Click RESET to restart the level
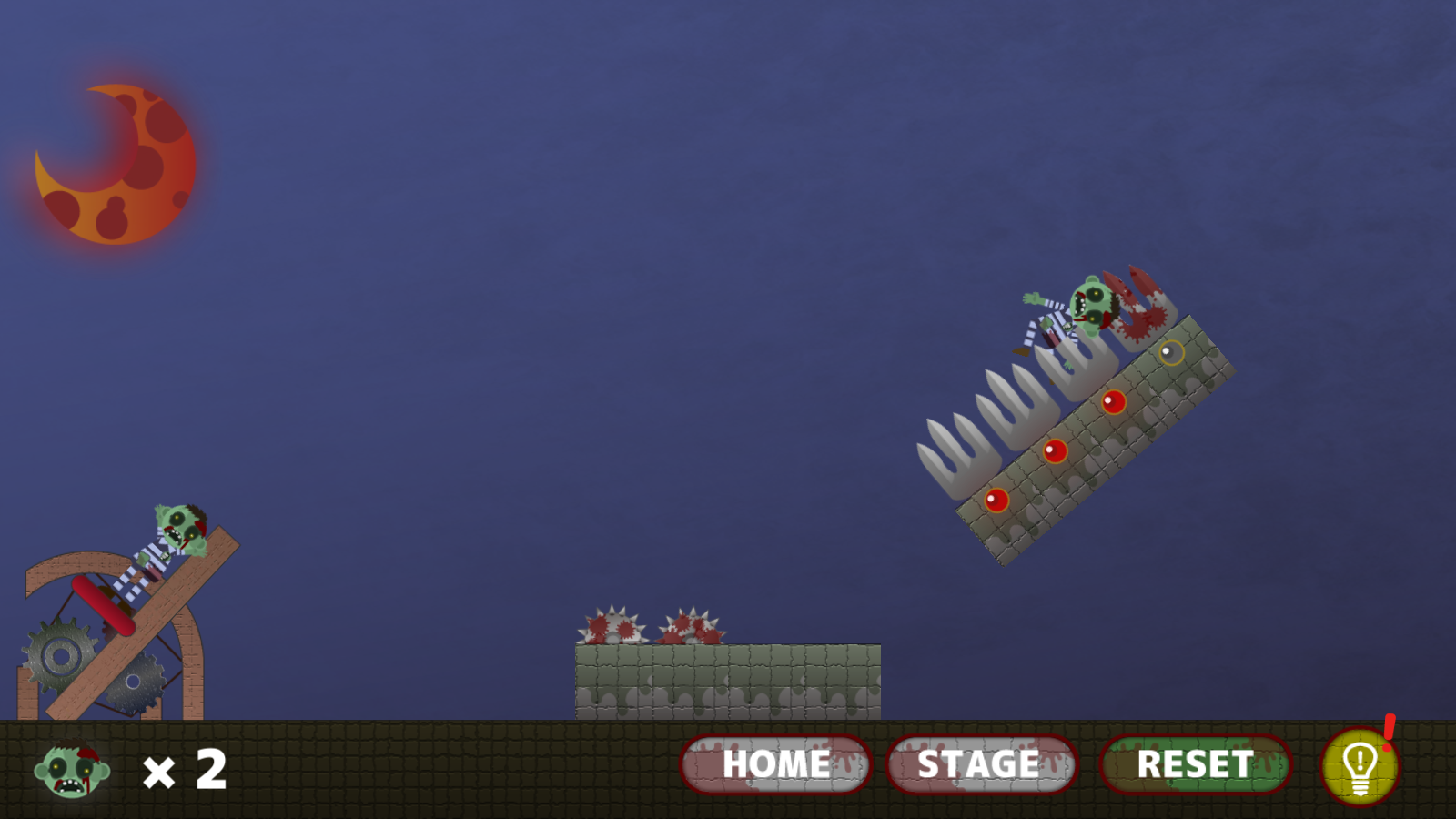Viewport: 1456px width, 819px height. pos(1195,764)
